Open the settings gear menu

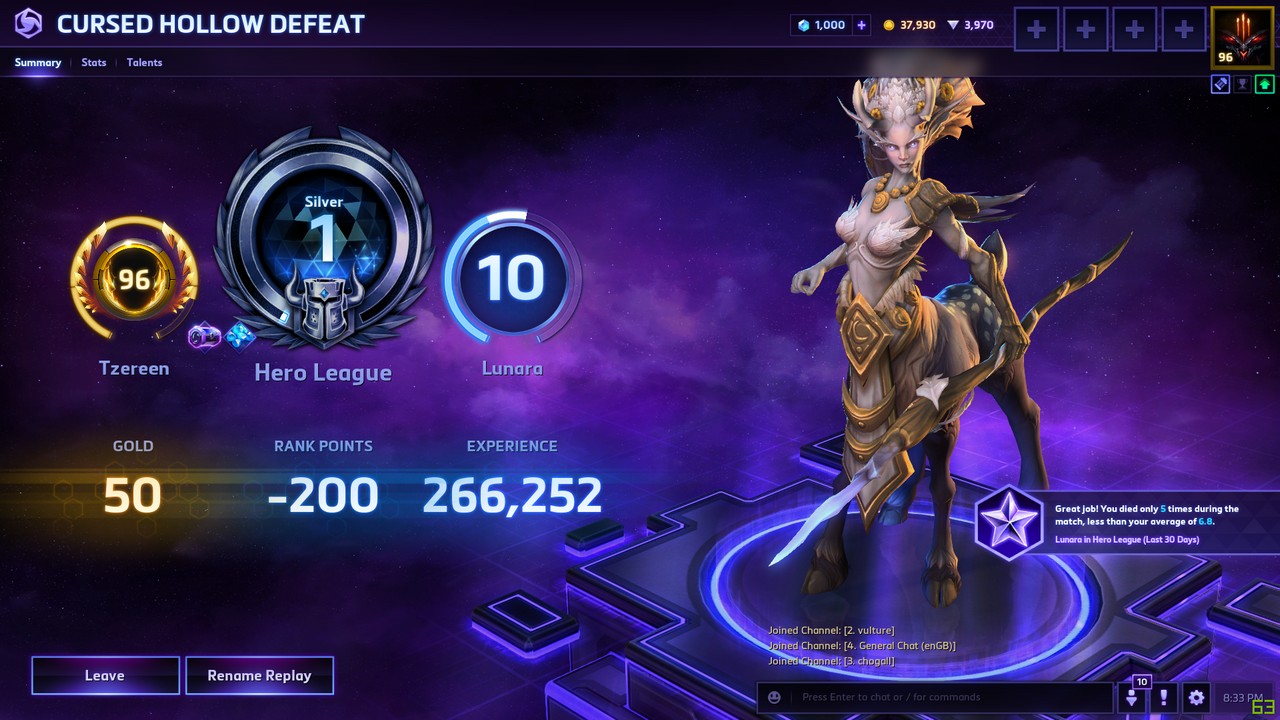coord(1196,697)
